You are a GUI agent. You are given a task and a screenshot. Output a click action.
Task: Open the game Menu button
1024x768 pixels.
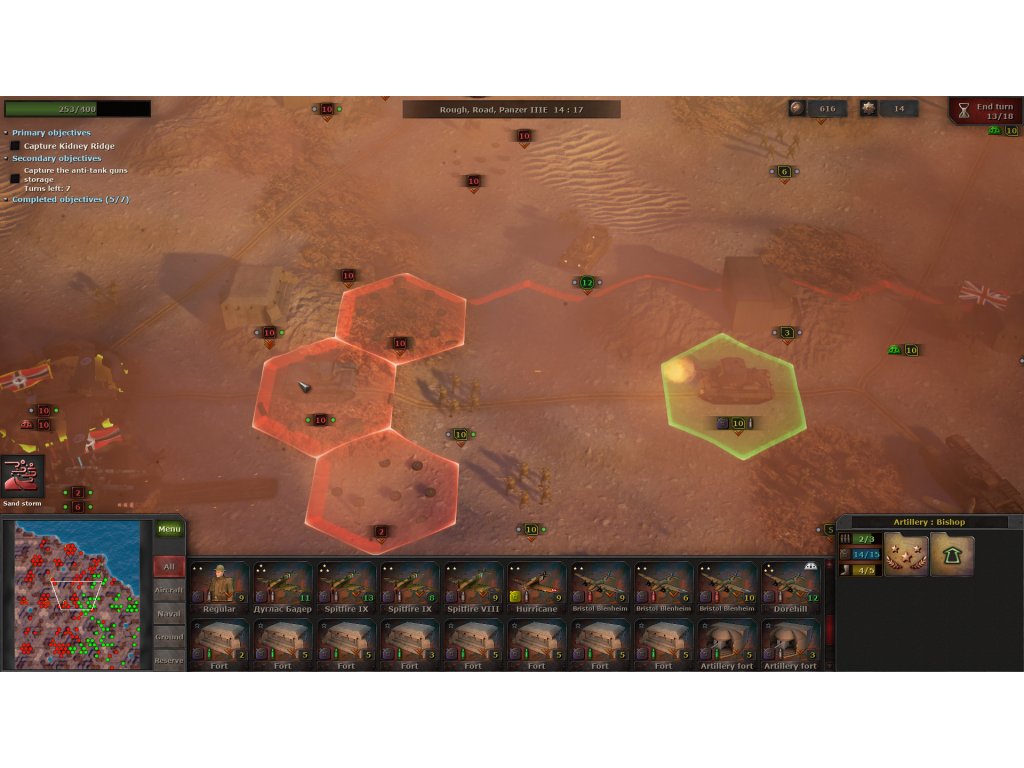click(169, 529)
